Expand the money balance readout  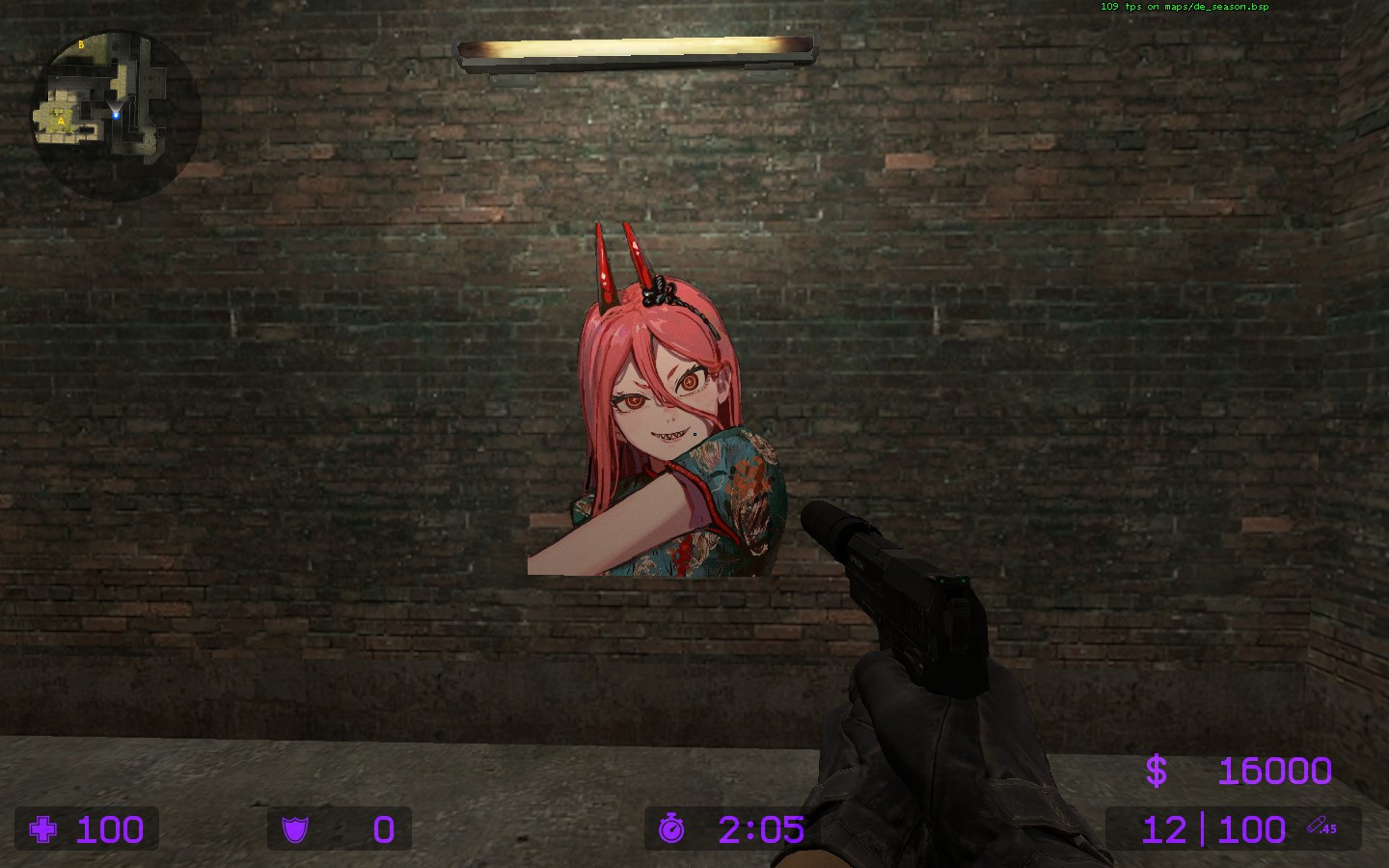[x=1244, y=771]
